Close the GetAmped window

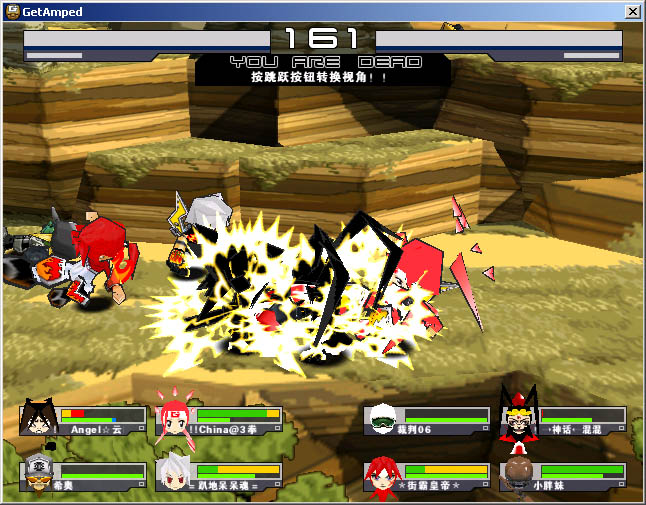[632, 11]
